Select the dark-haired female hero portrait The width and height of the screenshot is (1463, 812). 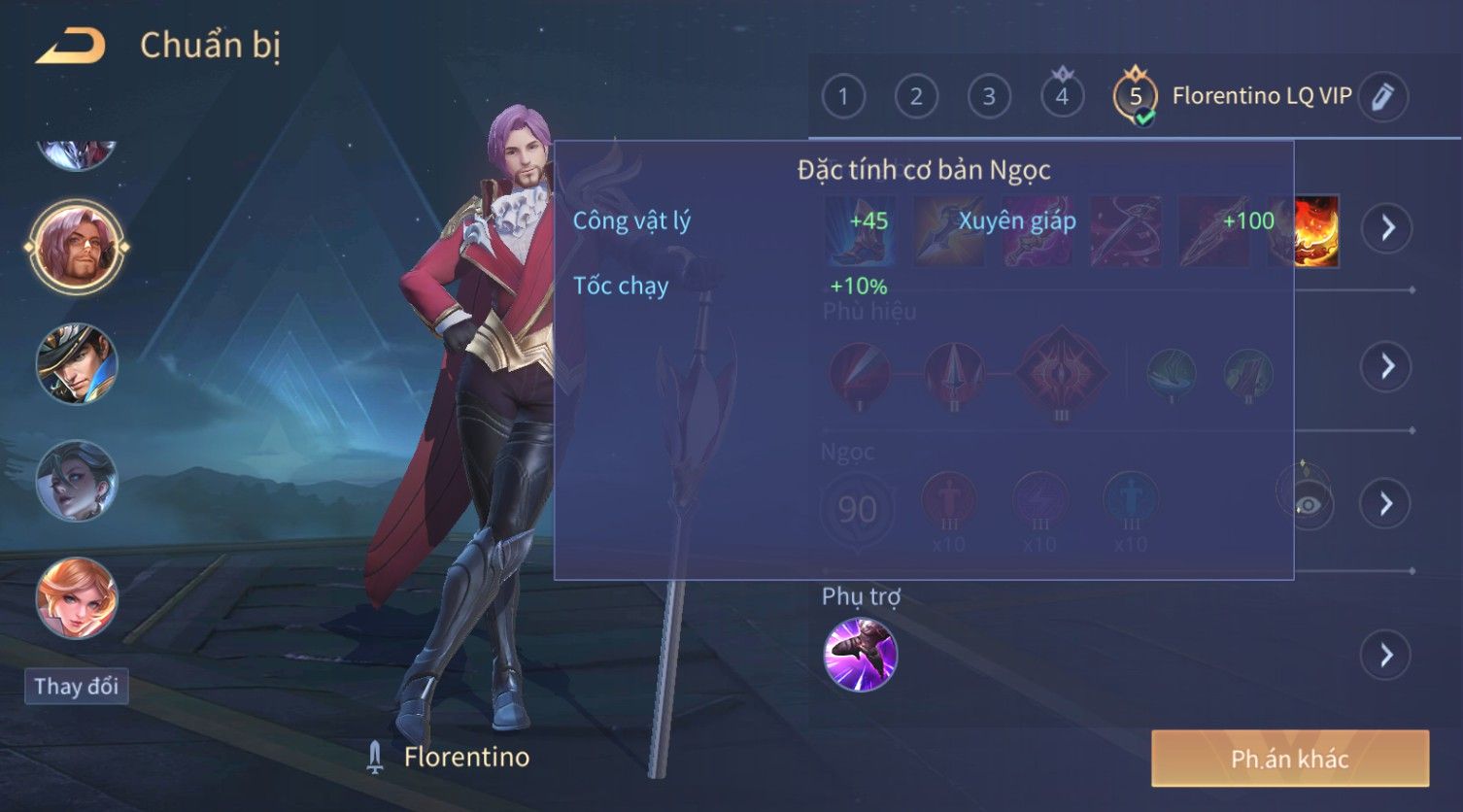pyautogui.click(x=77, y=481)
